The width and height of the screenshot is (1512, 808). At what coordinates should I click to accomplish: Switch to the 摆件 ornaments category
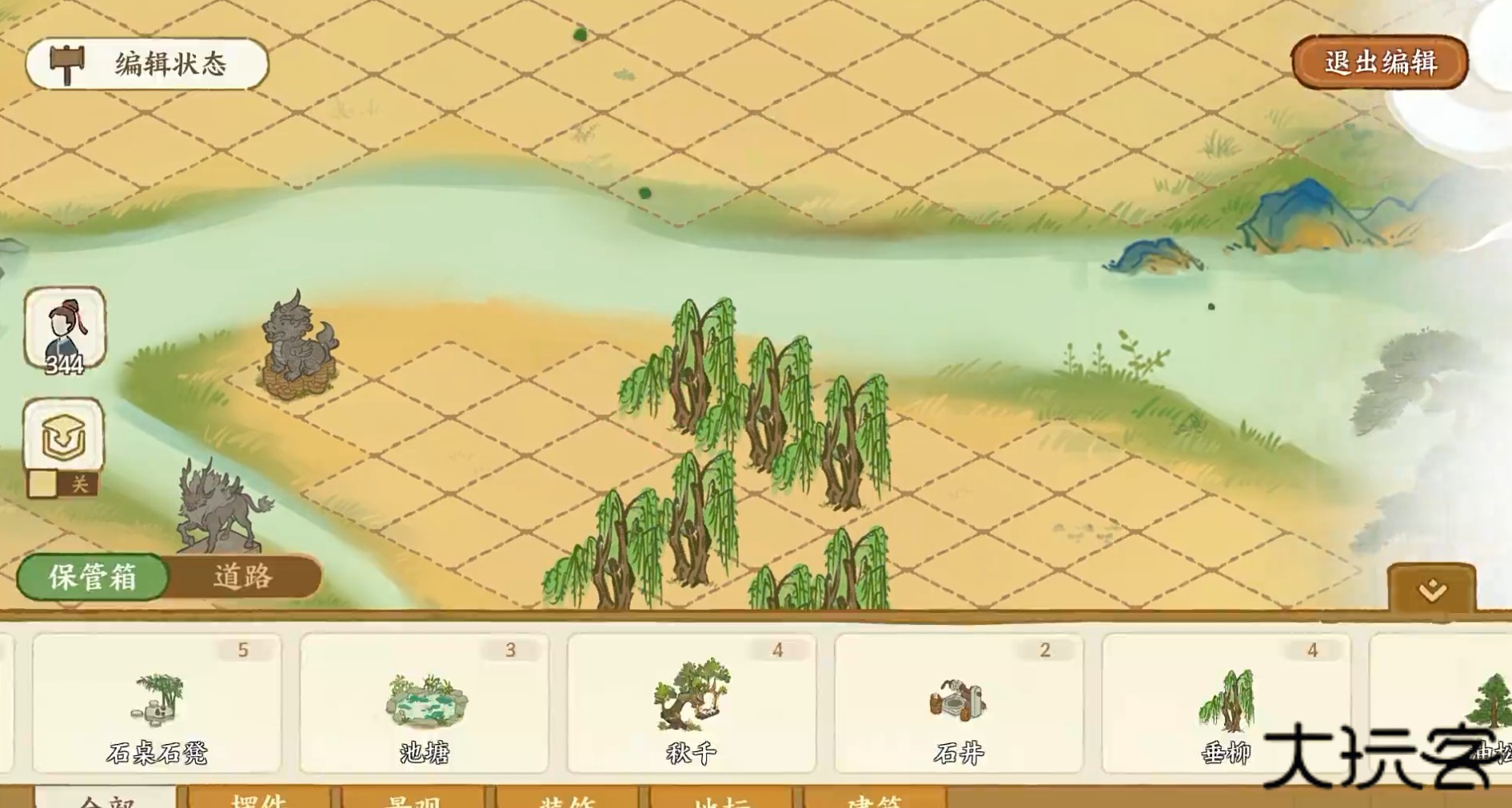[x=258, y=799]
